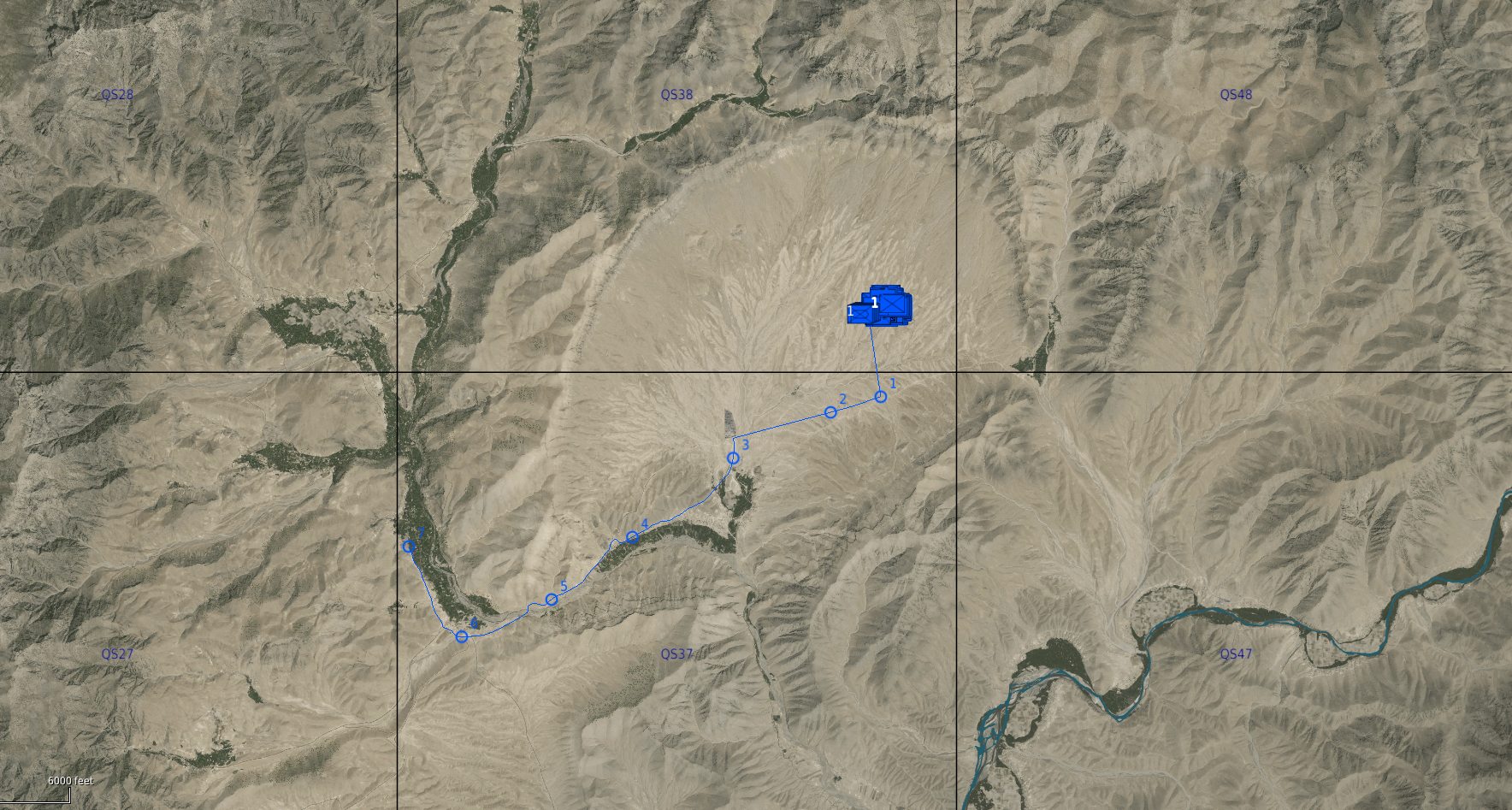1512x810 pixels.
Task: Click waypoint 2 on the blue route
Action: tap(830, 412)
